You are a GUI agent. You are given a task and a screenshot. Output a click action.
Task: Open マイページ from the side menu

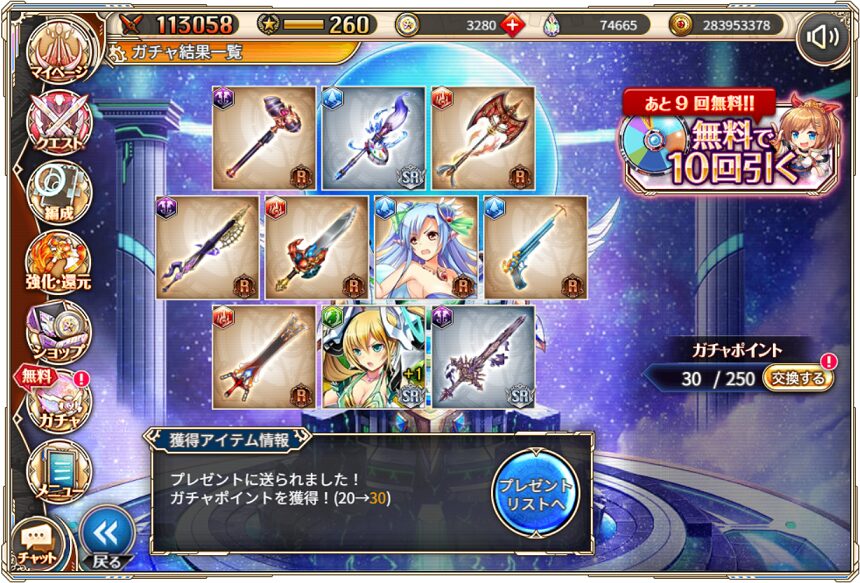click(x=59, y=55)
